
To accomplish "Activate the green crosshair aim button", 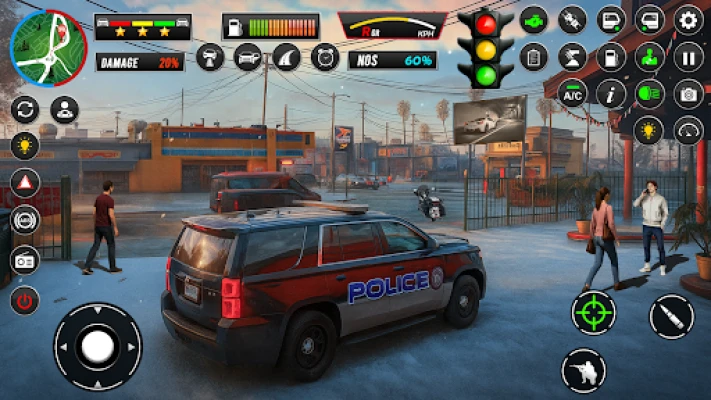I will [x=593, y=312].
